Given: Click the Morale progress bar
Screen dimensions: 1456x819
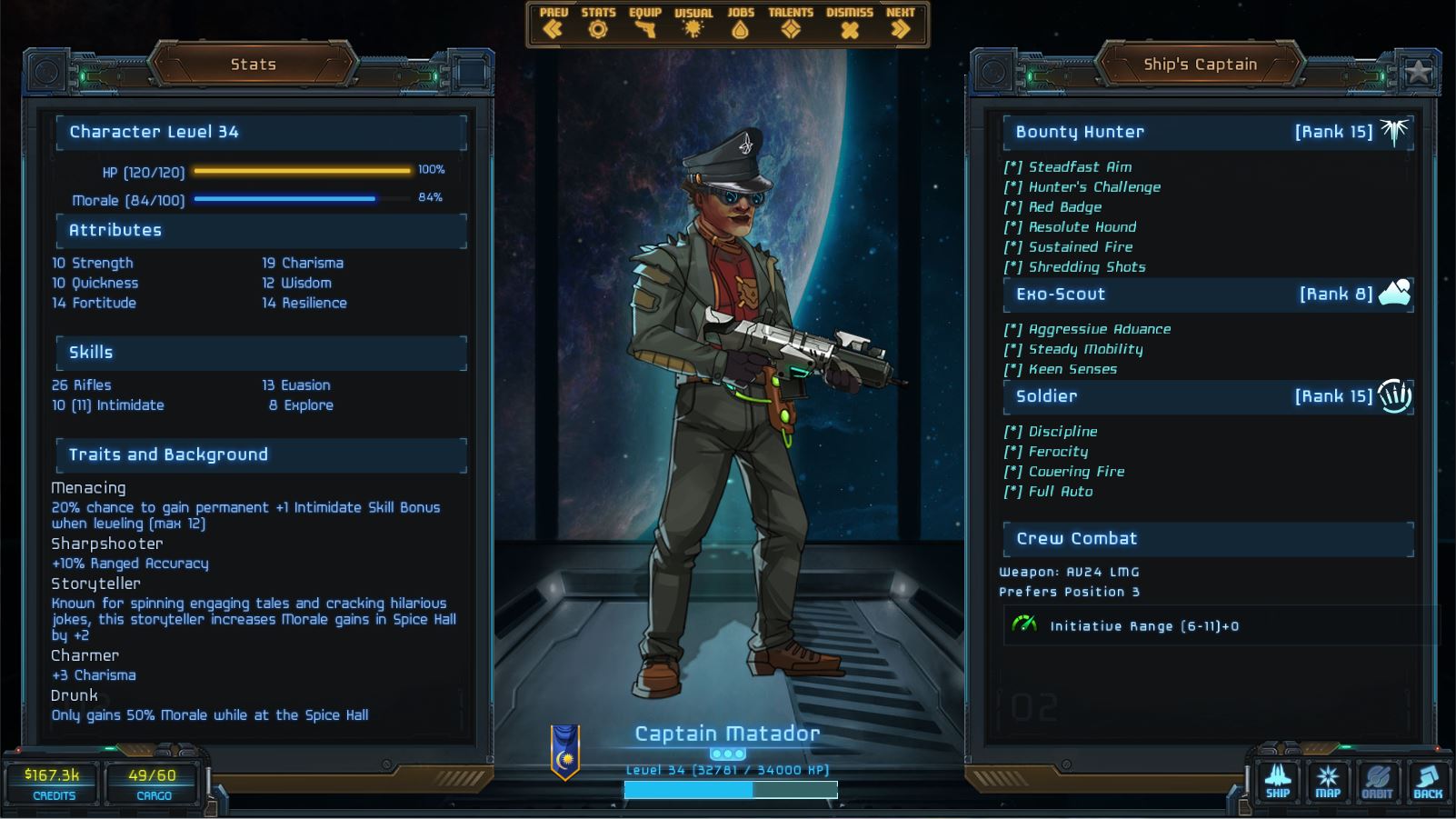Looking at the screenshot, I should pos(286,200).
